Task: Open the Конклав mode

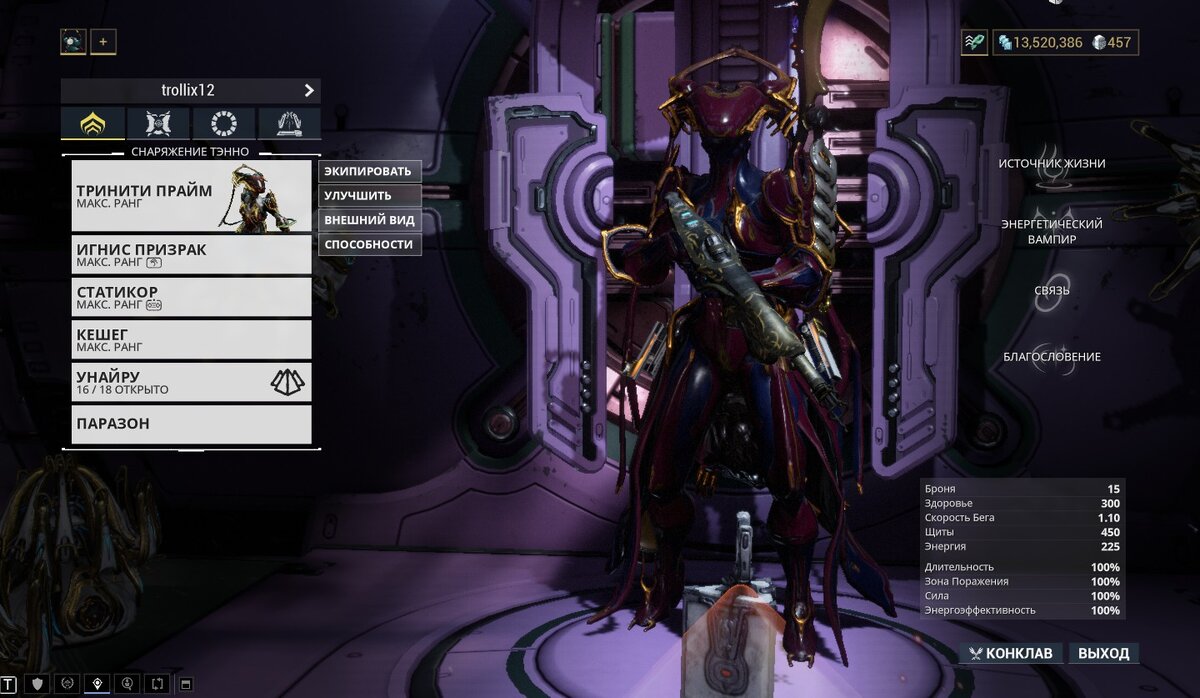Action: tap(1010, 654)
